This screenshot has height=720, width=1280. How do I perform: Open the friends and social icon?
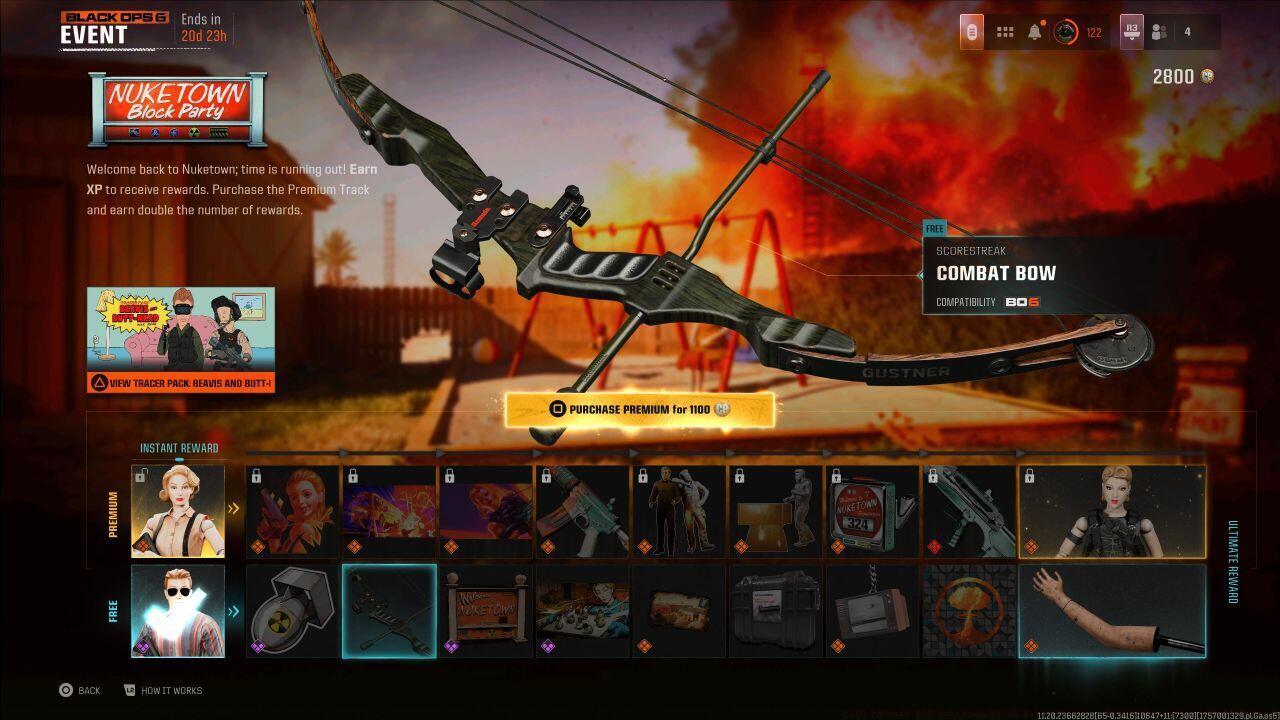coord(1158,31)
